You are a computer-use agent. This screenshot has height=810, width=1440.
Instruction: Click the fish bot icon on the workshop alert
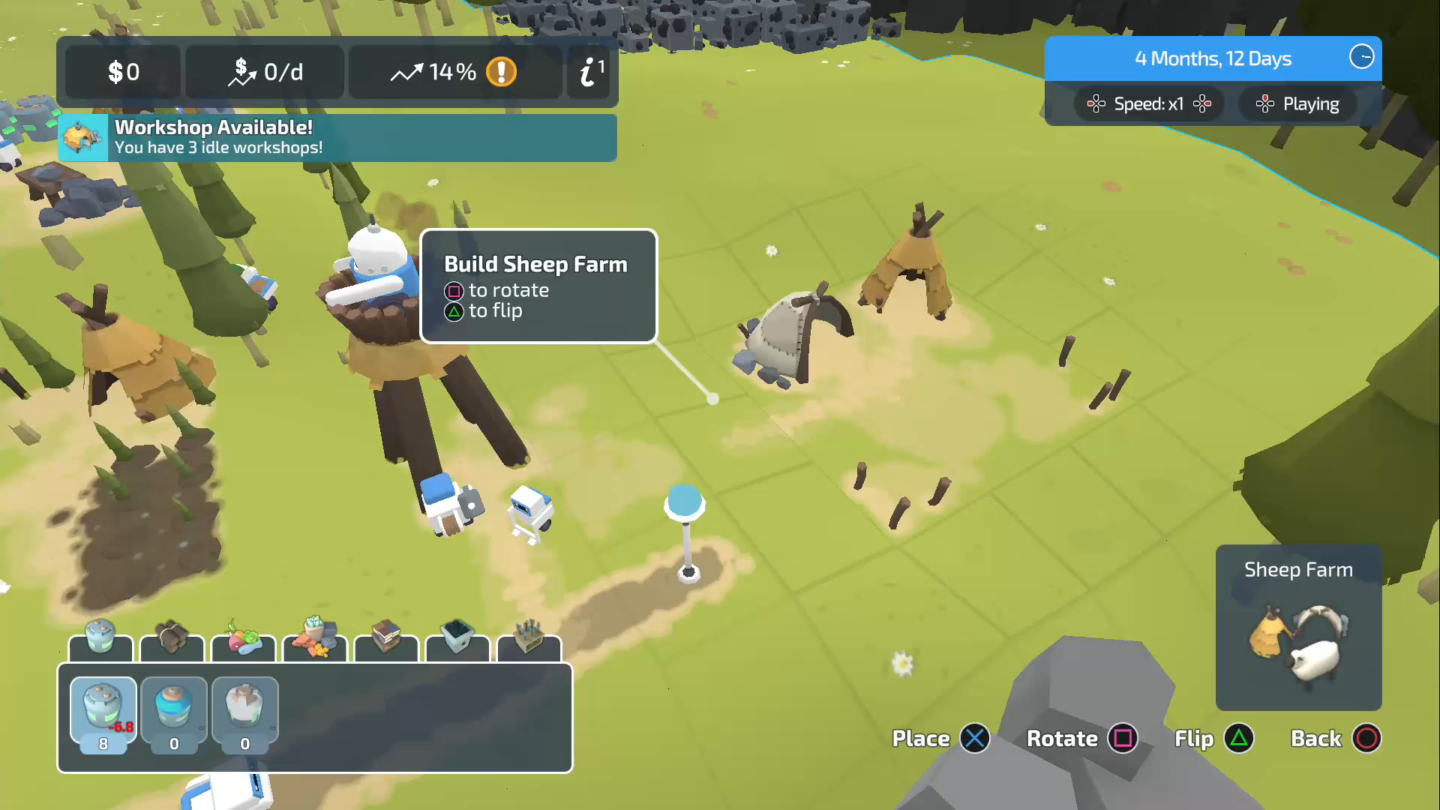click(x=82, y=137)
